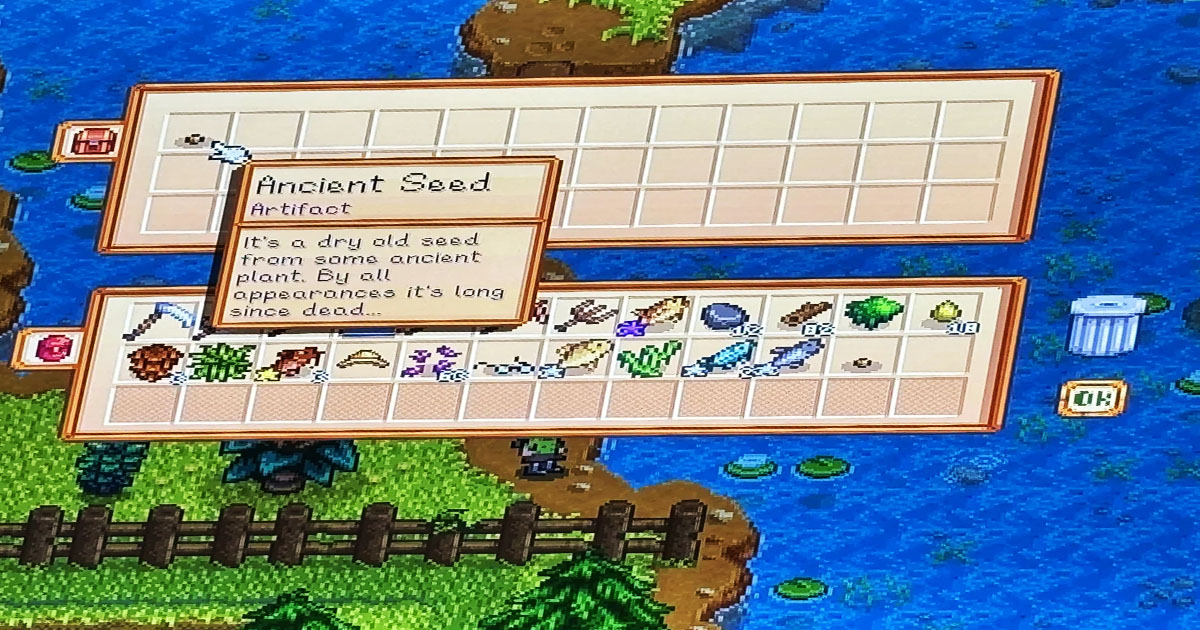Select the purple flowers stack

[433, 360]
